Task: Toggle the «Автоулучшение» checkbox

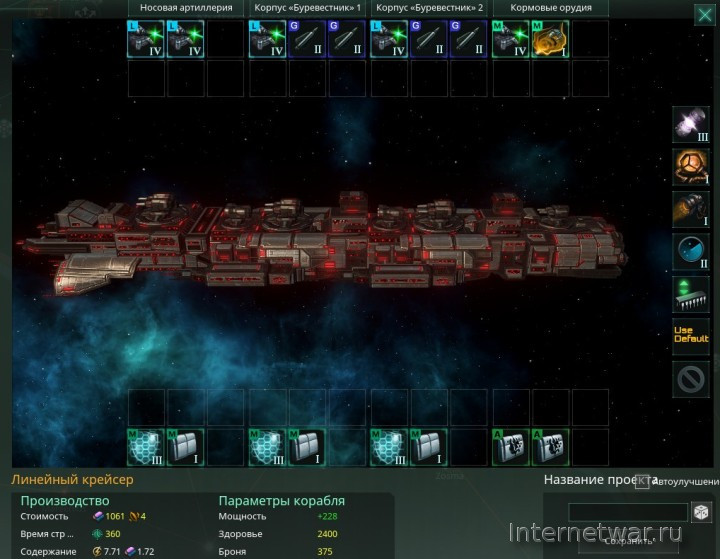Action: (642, 482)
